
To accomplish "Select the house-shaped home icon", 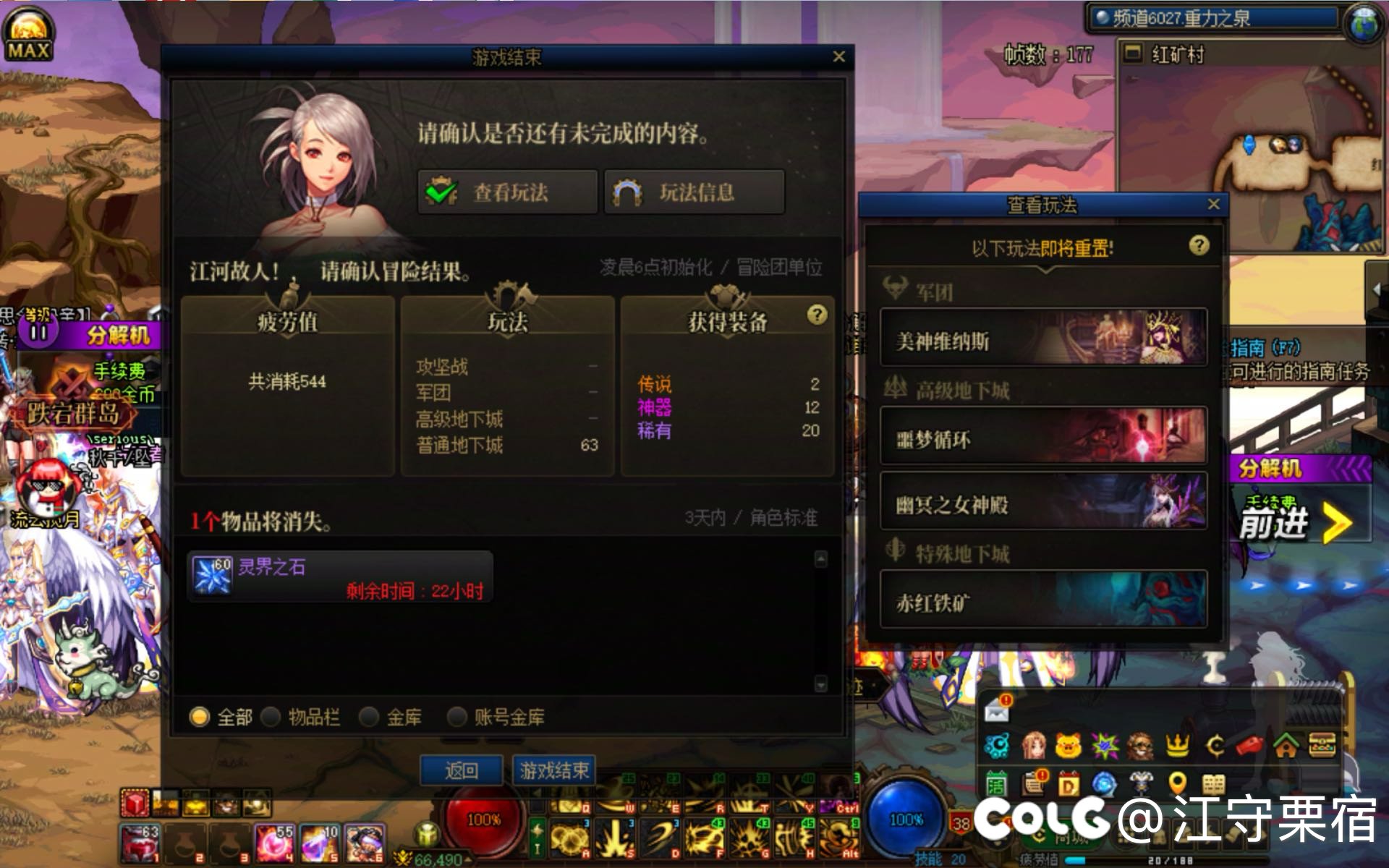I will click(x=1286, y=746).
